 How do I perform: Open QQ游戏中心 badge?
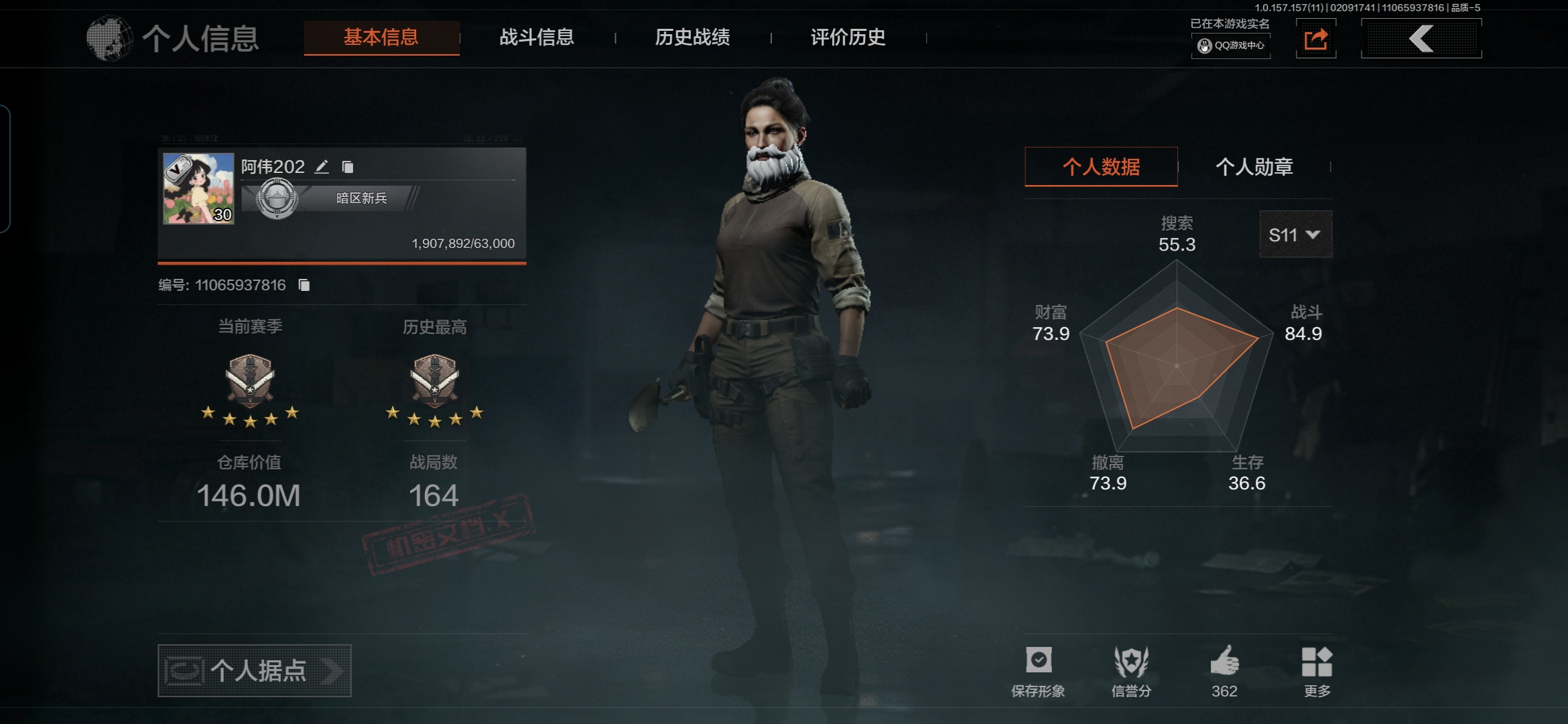[1231, 46]
